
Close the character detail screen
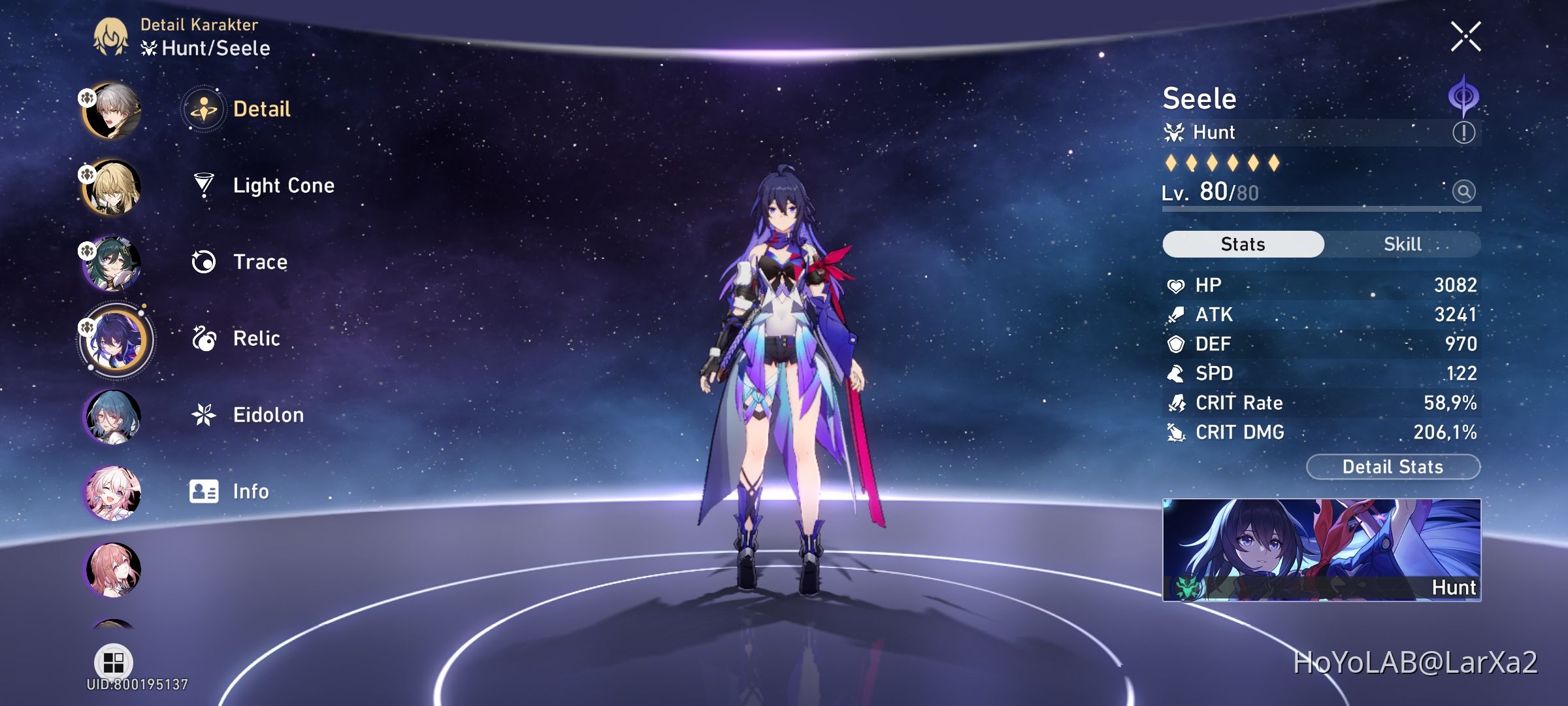click(x=1467, y=35)
